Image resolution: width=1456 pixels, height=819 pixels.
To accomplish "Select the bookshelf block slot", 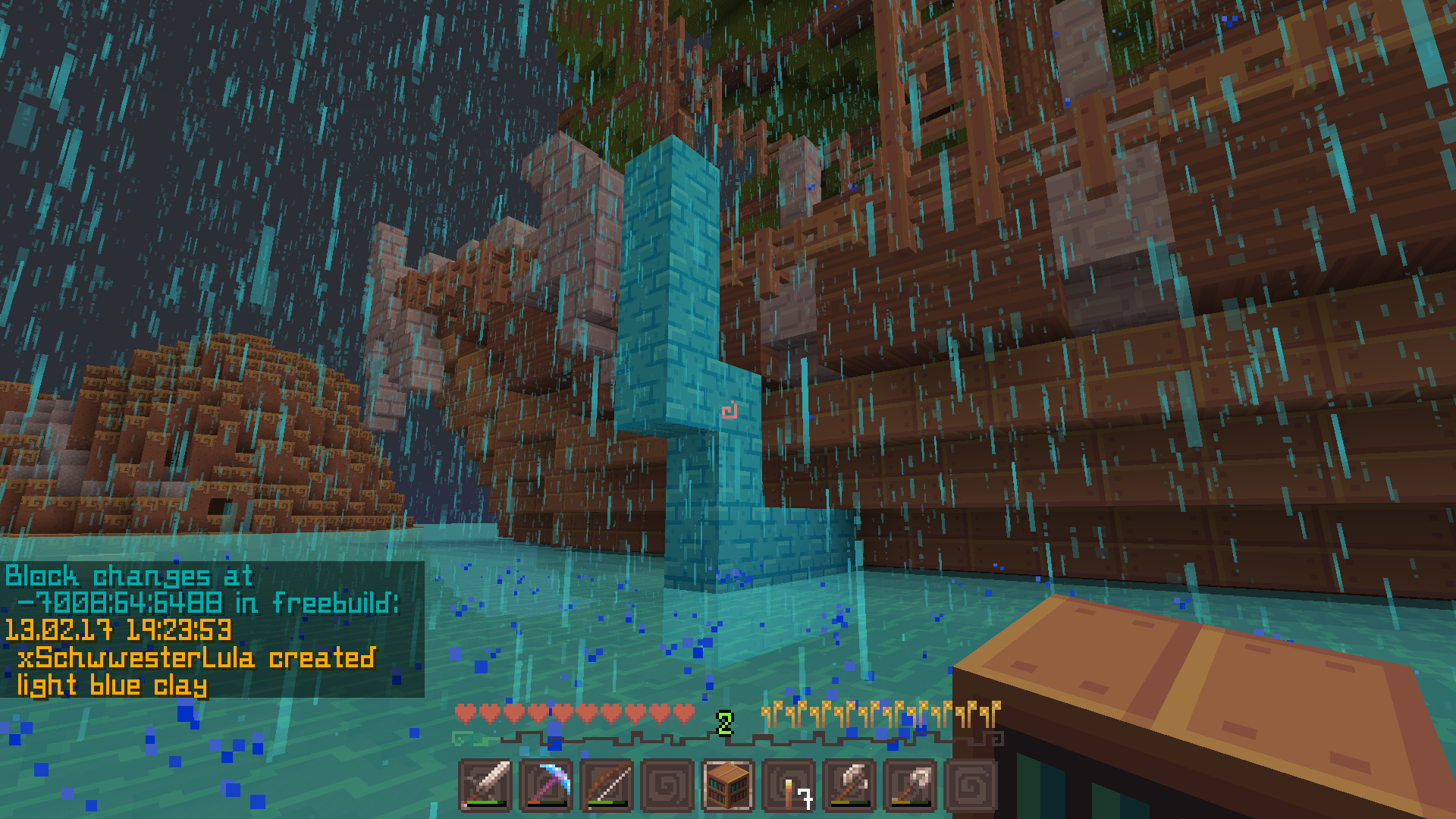I will click(x=728, y=785).
